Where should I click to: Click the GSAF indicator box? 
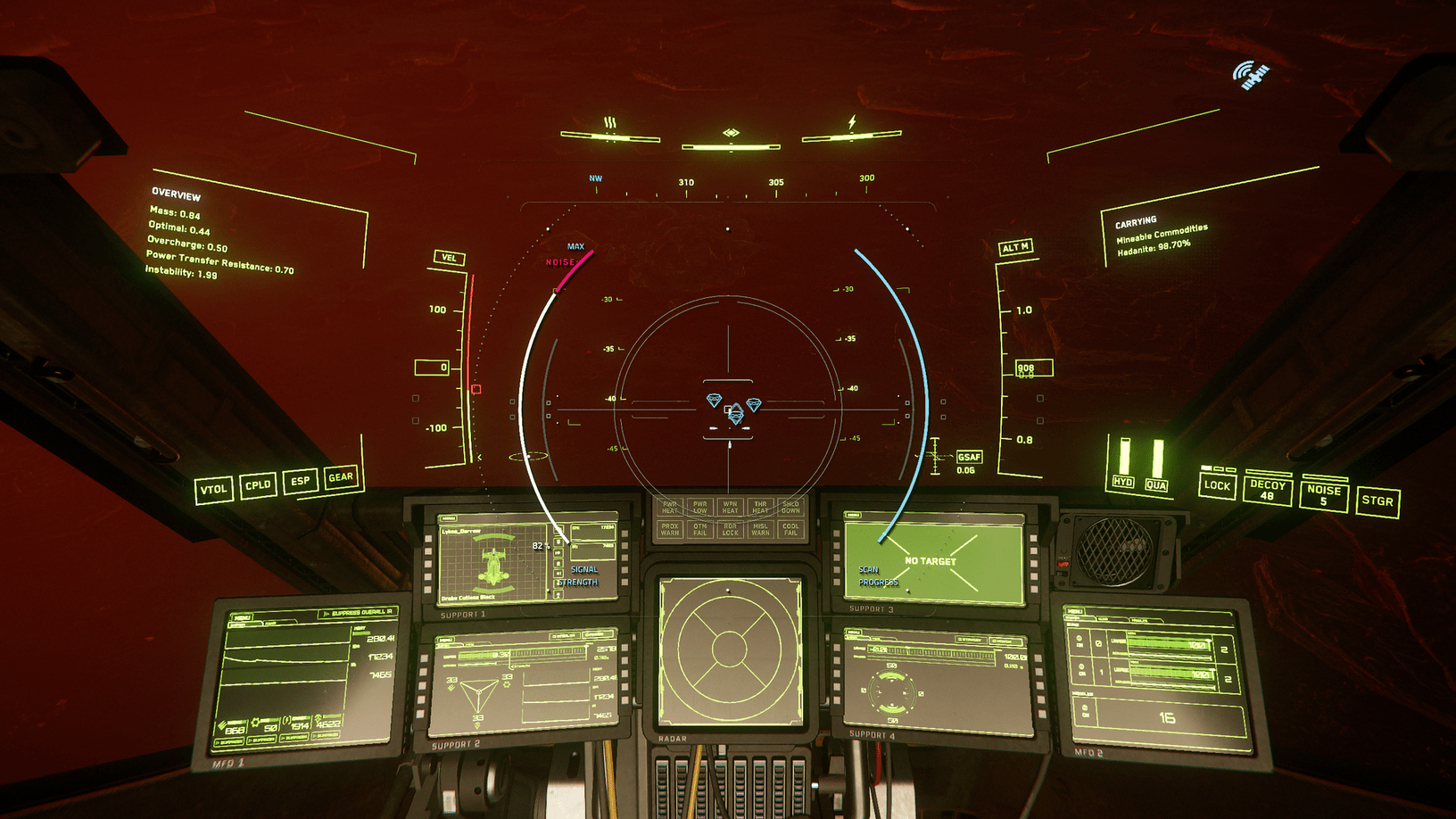point(969,457)
